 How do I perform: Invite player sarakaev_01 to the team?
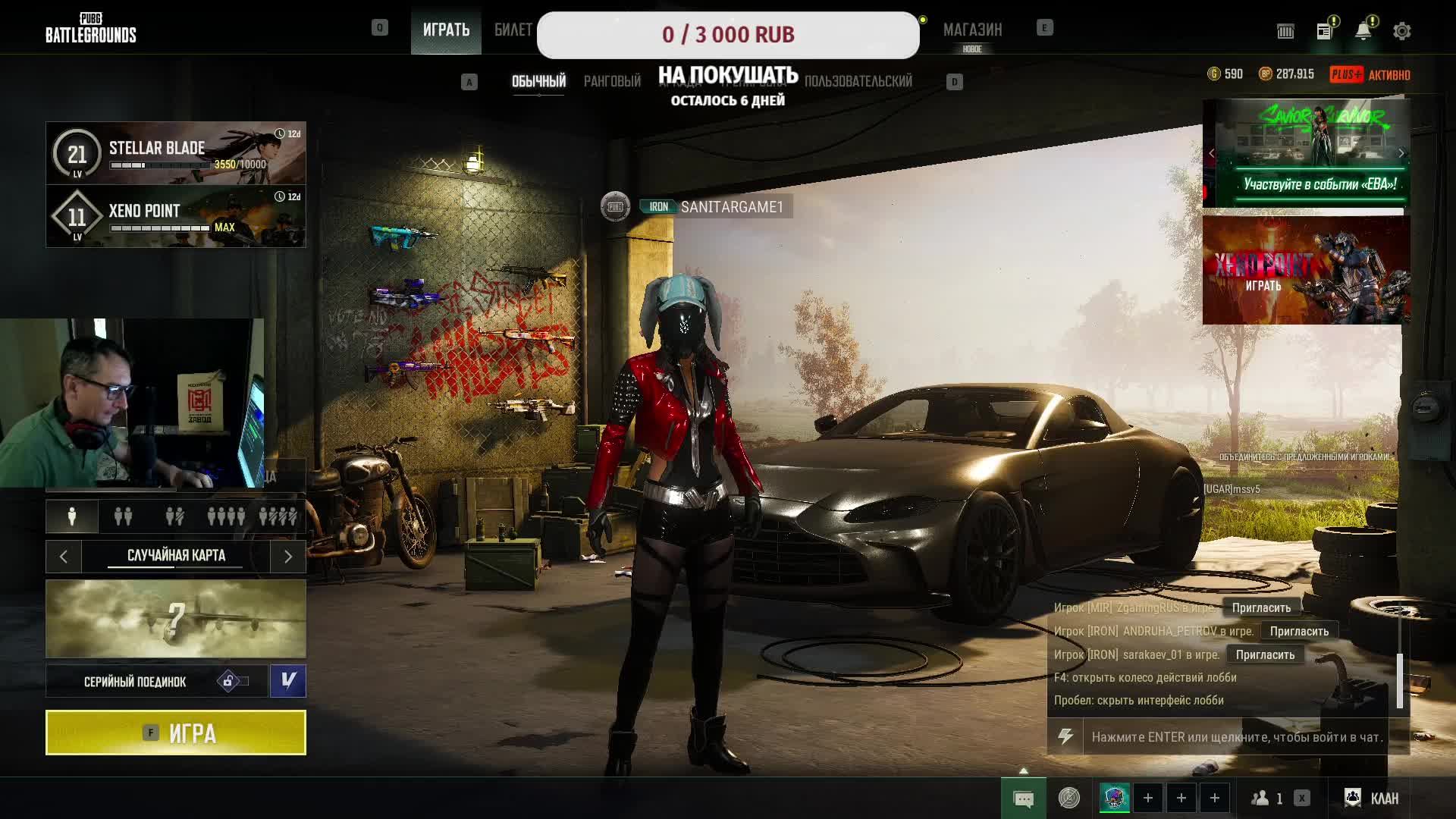click(x=1265, y=654)
